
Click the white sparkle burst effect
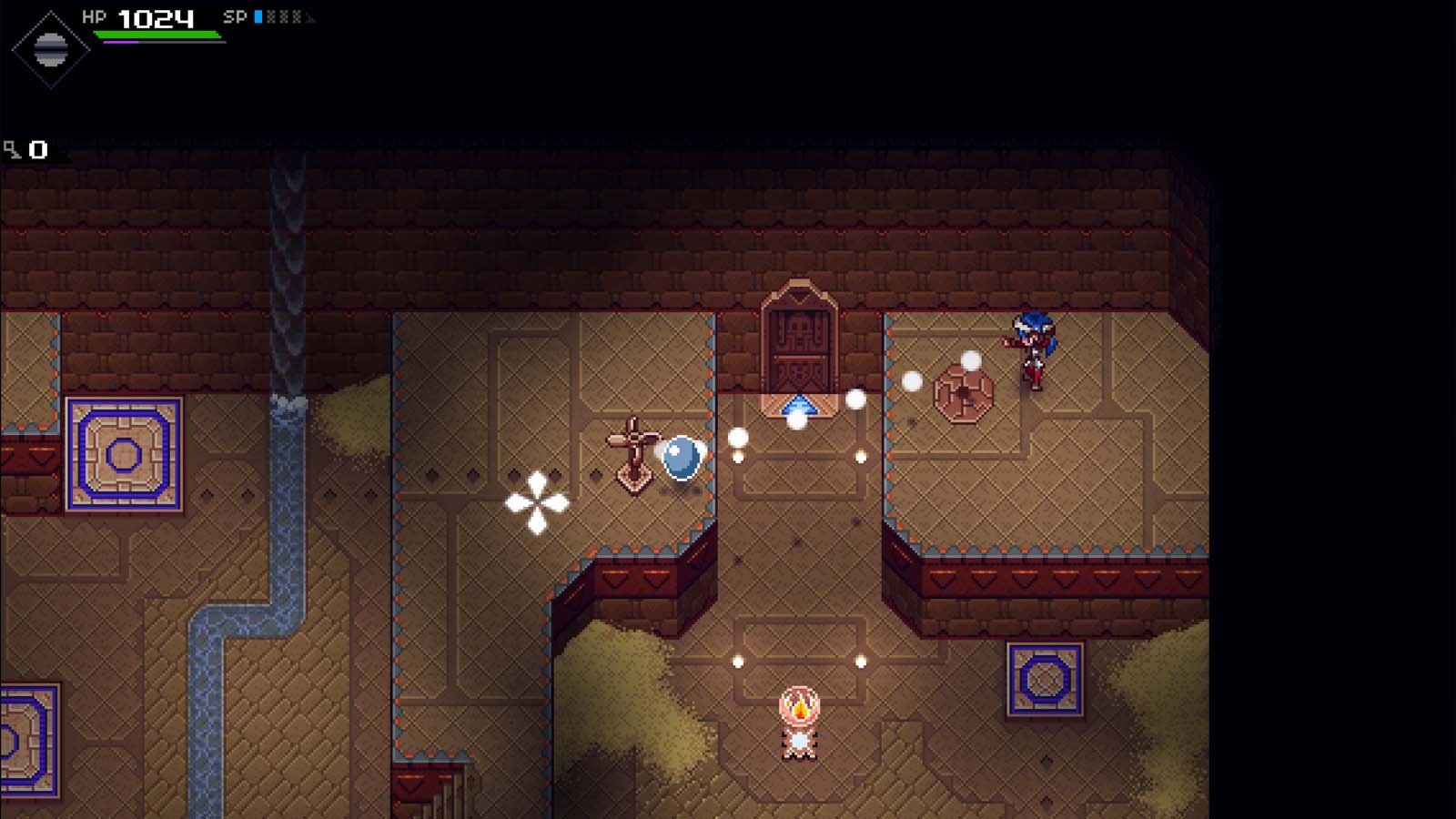(537, 500)
